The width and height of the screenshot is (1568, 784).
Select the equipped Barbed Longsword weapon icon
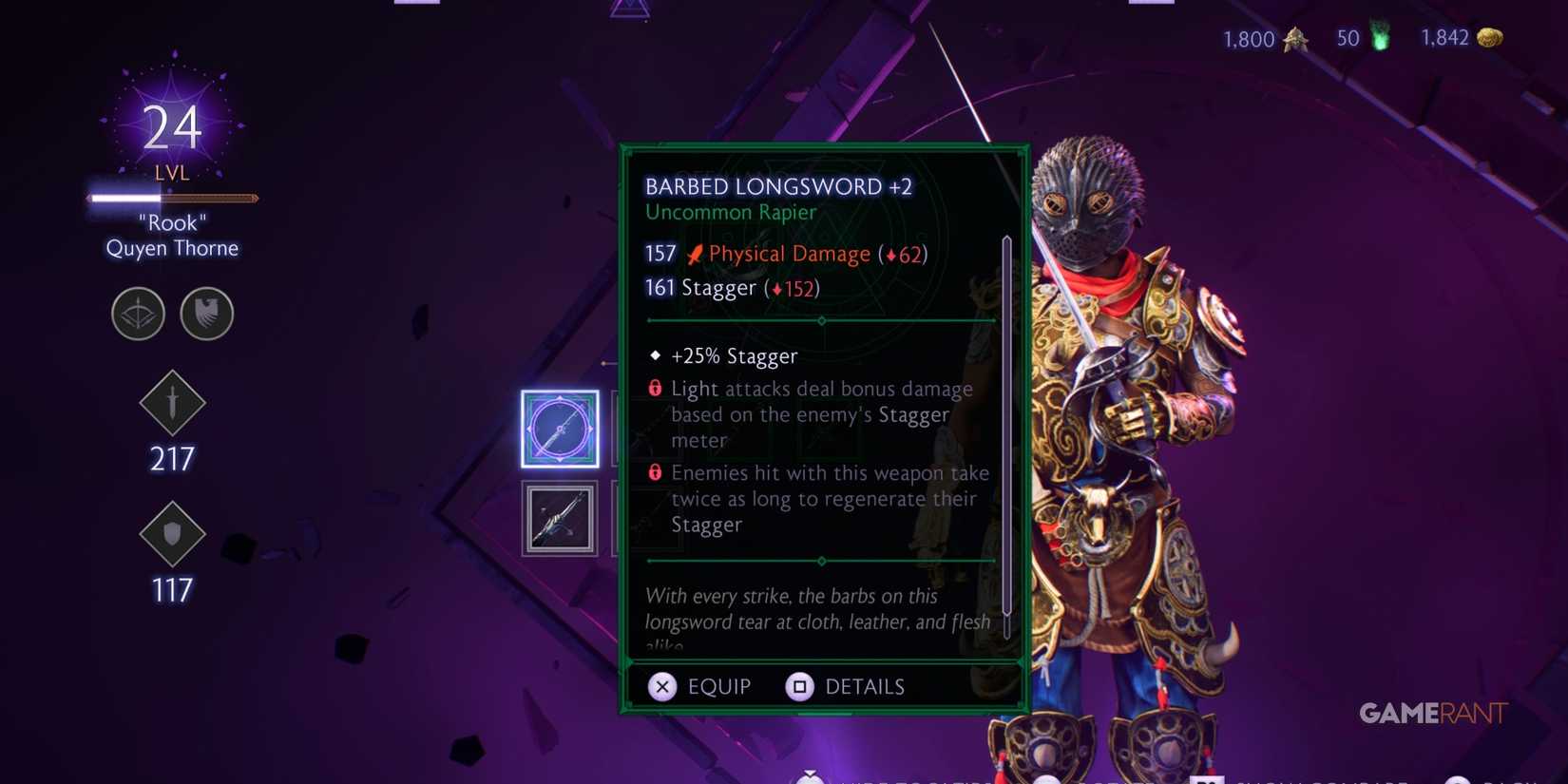click(x=559, y=429)
